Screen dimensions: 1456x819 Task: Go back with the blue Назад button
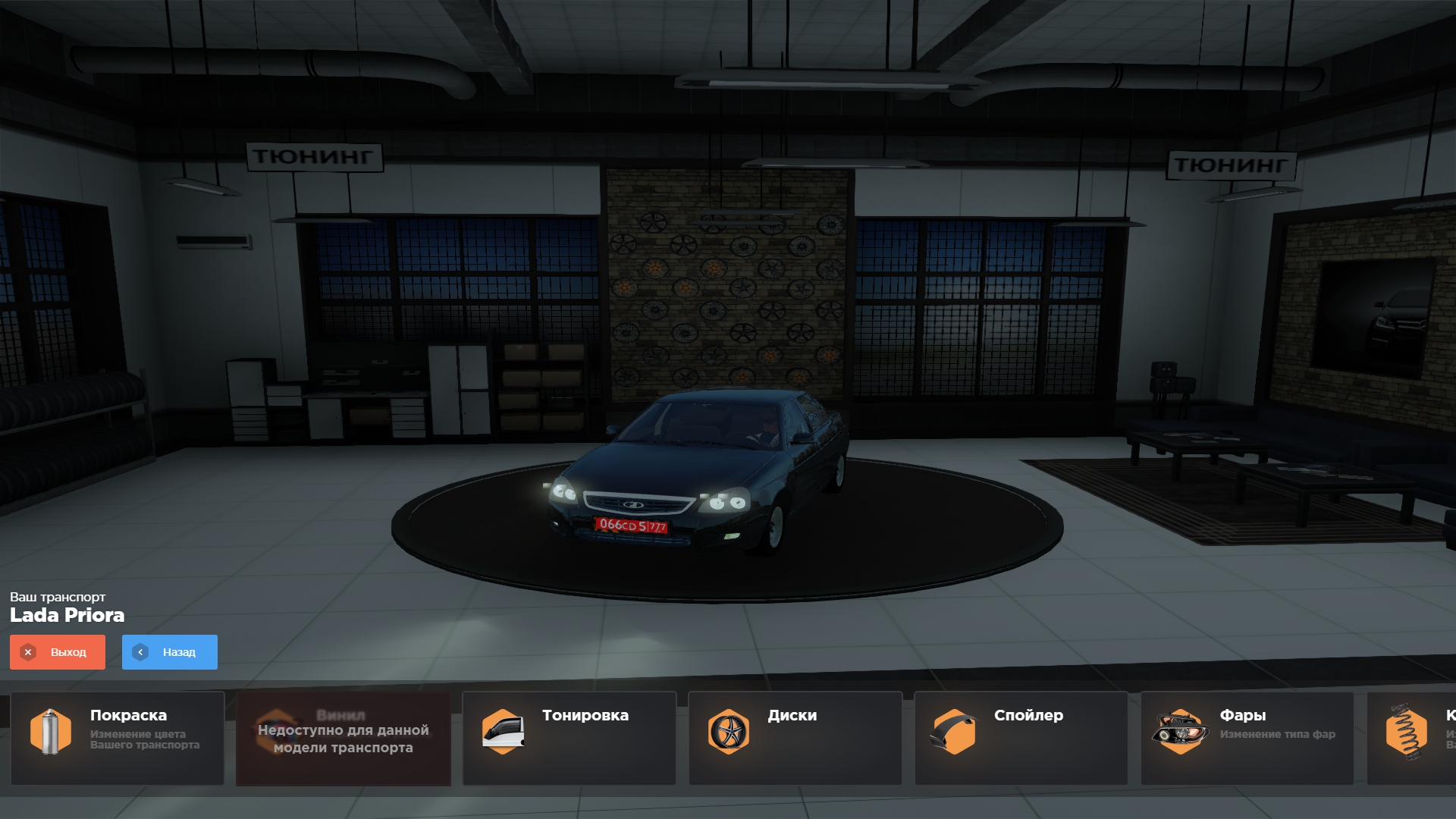[170, 652]
